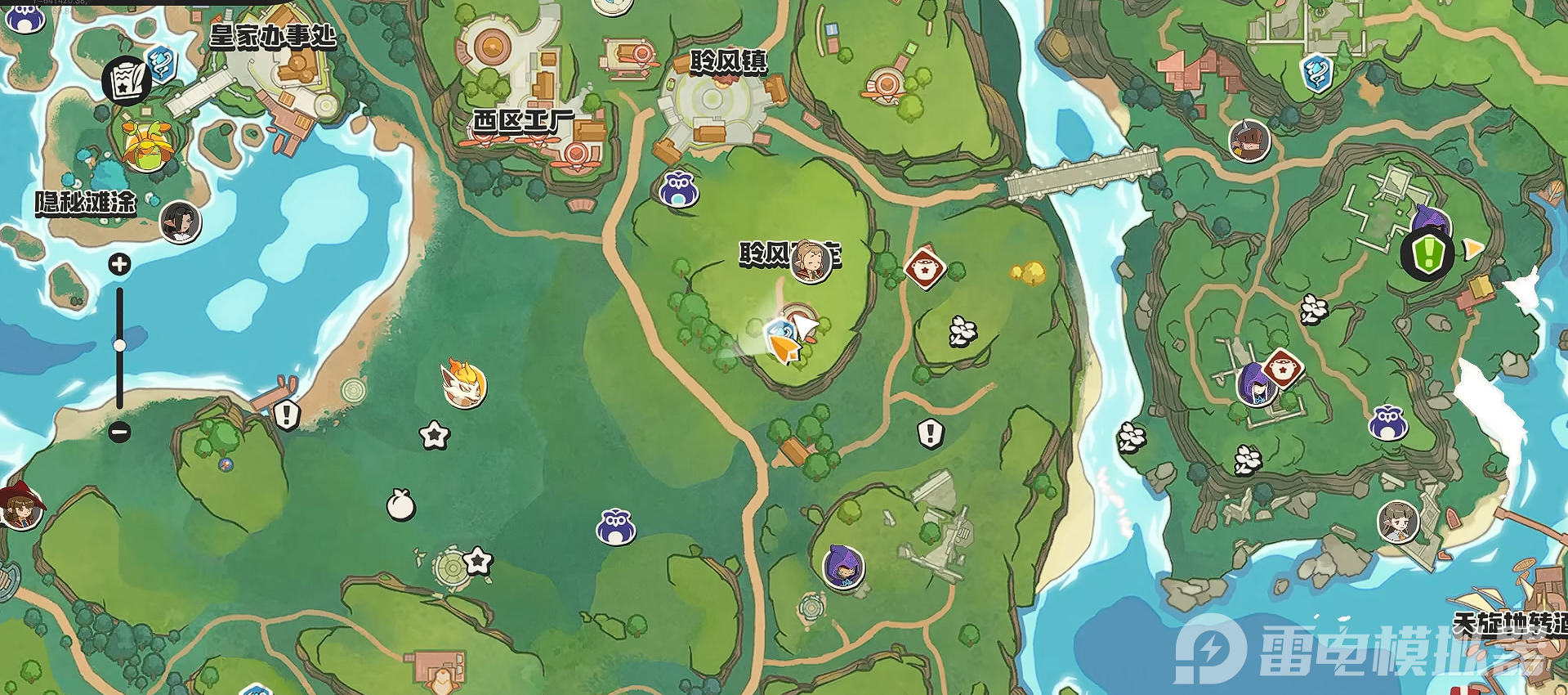Select the 聆风镇 town label
Image resolution: width=1568 pixels, height=695 pixels.
(728, 61)
